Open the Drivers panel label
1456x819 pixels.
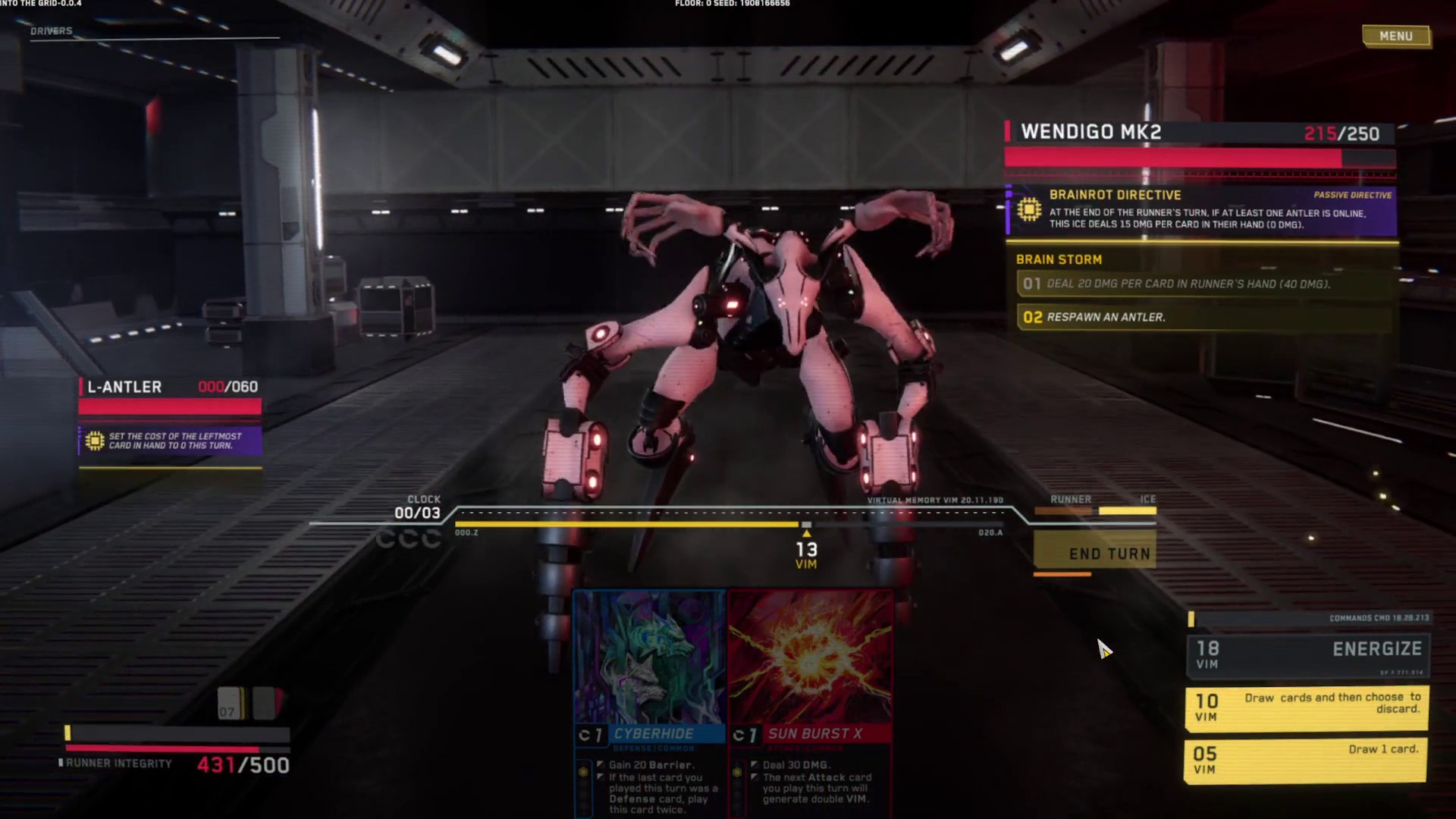coord(52,31)
